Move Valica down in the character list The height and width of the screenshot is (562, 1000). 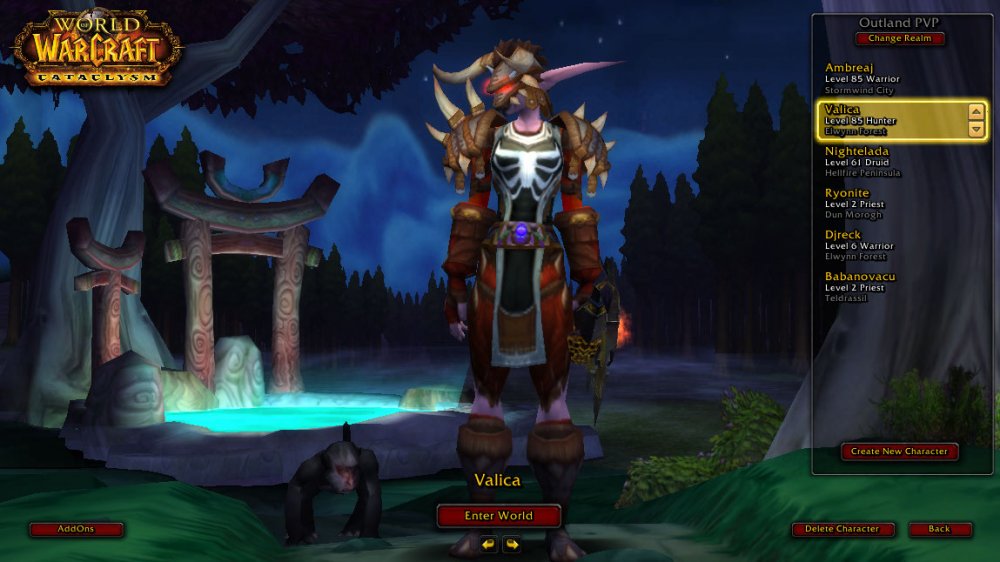tap(976, 129)
